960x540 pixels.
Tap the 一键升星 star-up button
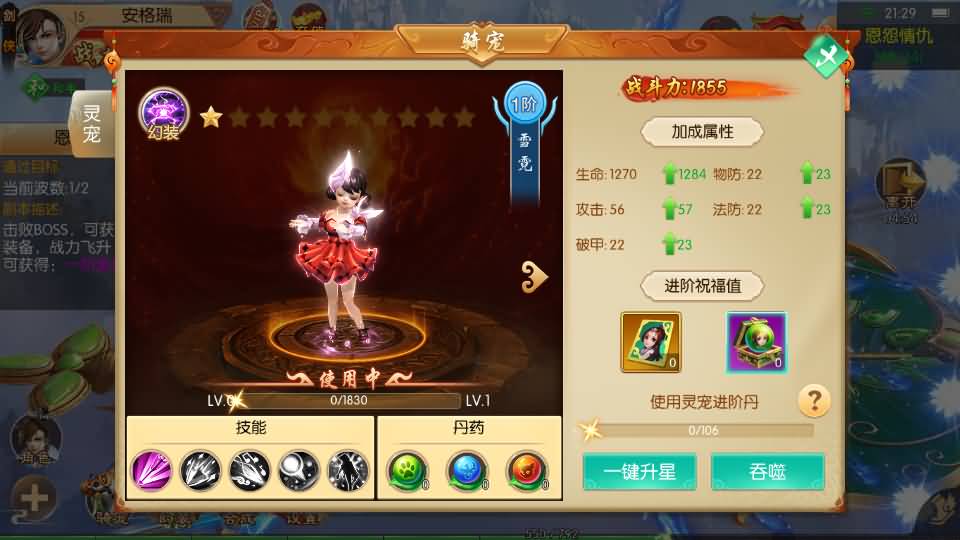pos(640,472)
